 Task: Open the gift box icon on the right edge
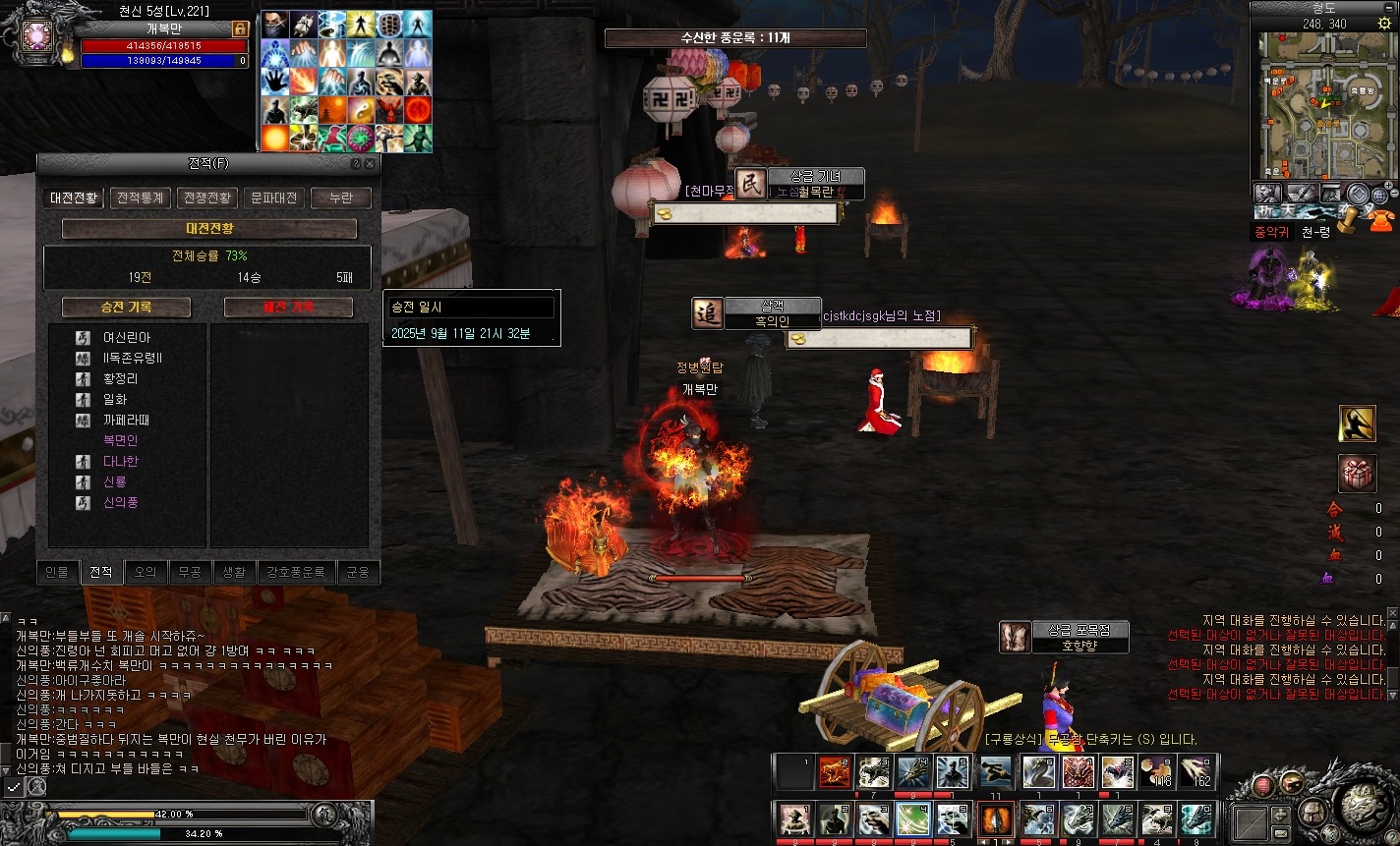click(1357, 475)
